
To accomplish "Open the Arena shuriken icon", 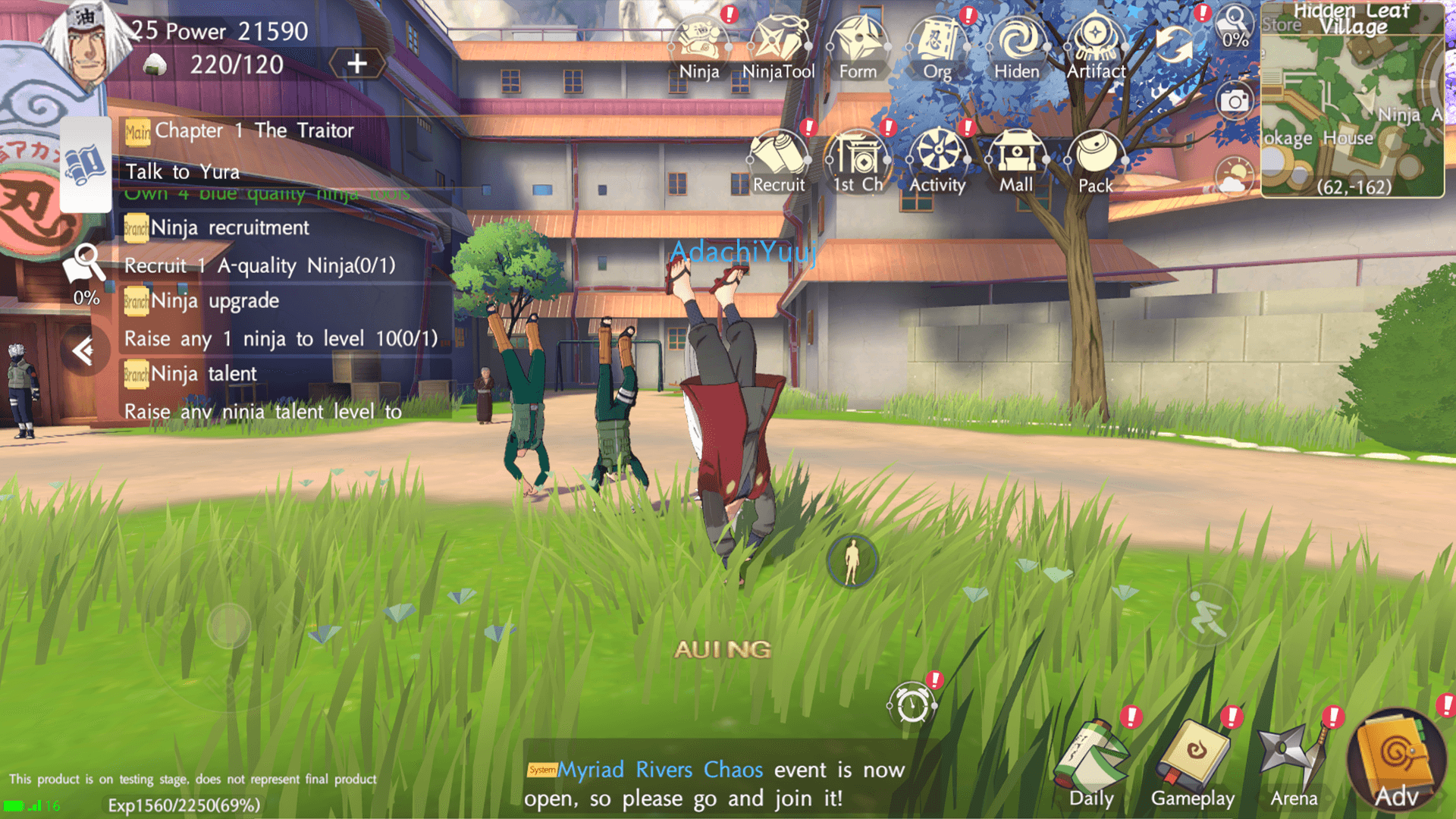I will 1293,762.
